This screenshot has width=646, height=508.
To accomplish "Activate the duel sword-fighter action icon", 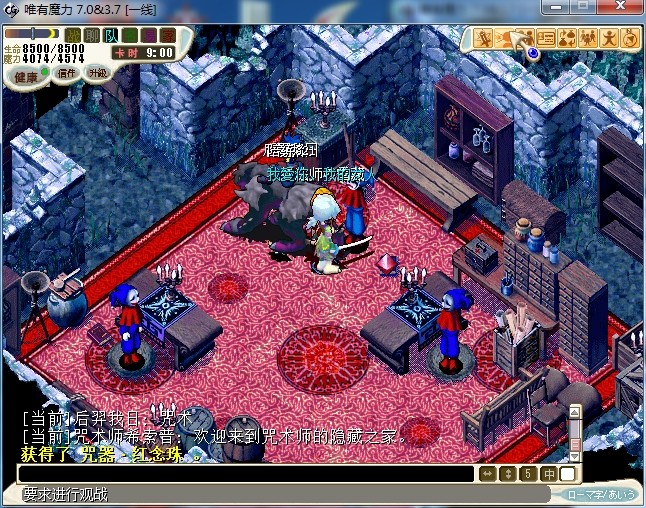I will 483,39.
